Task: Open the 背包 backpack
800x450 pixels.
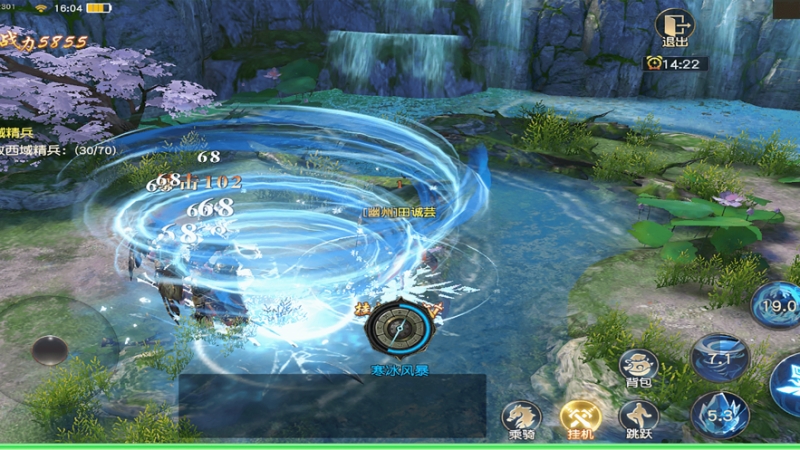Action: coord(638,368)
